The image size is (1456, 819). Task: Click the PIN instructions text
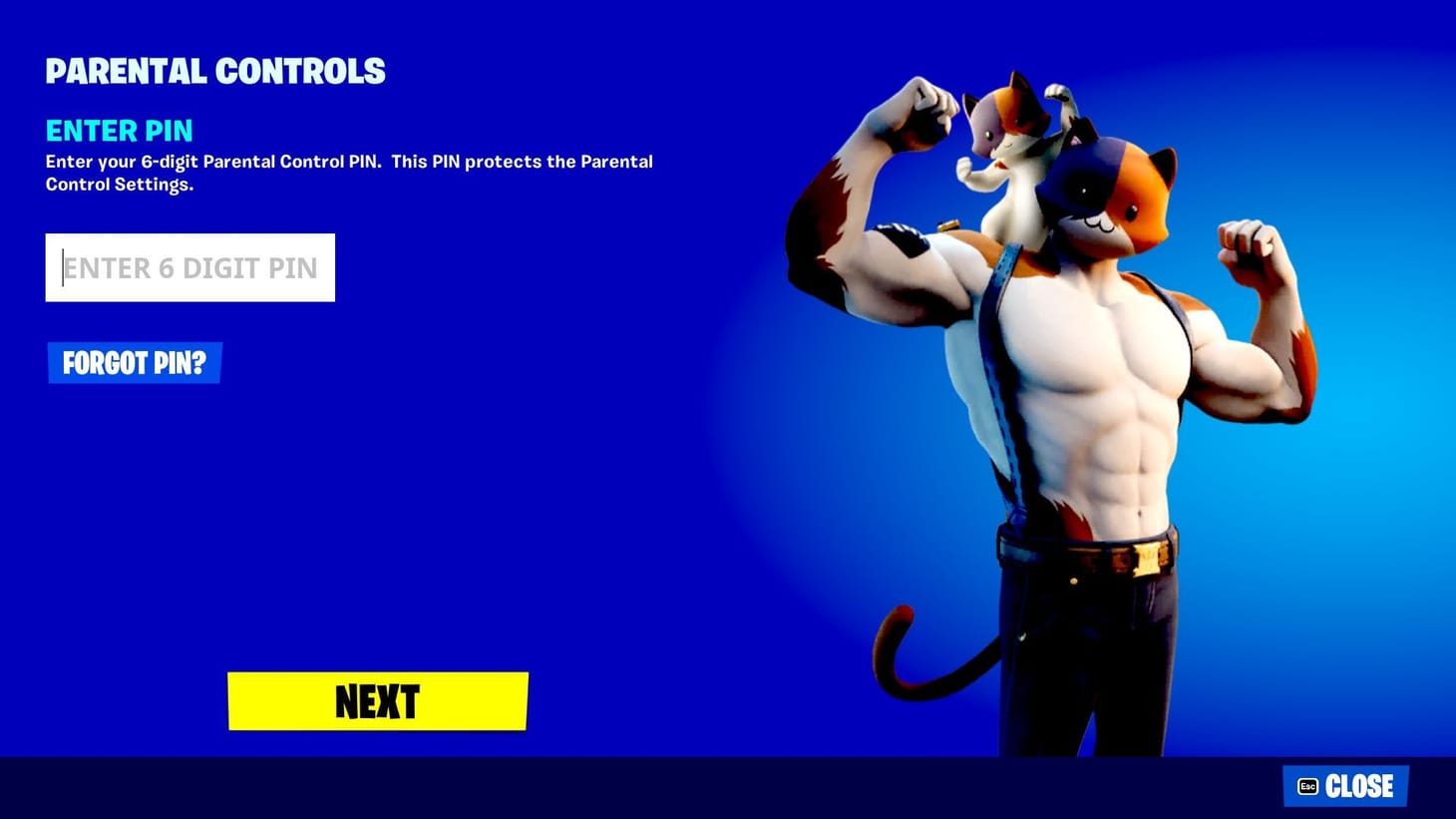point(348,172)
